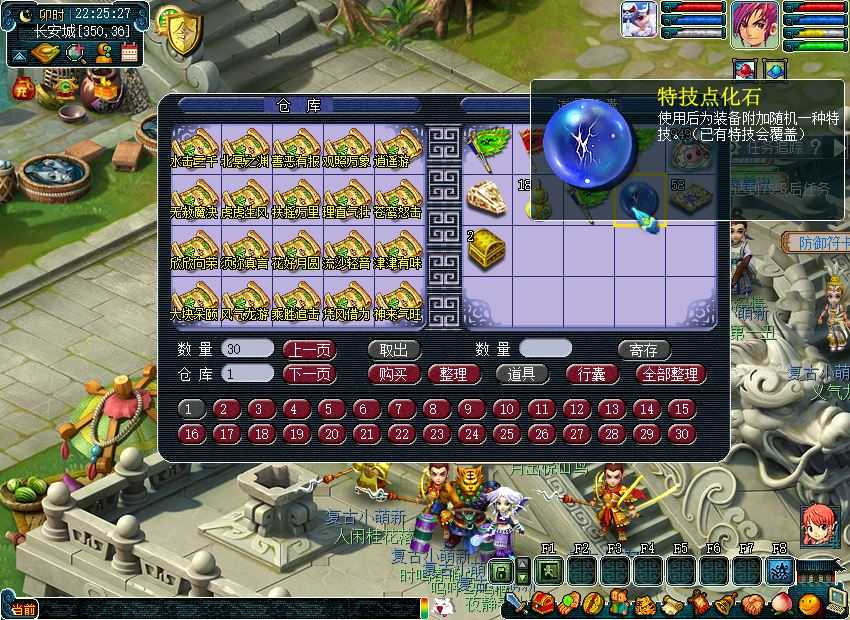This screenshot has width=850, height=620.
Task: Activate the F1 hotbar skill slot
Action: (x=548, y=570)
